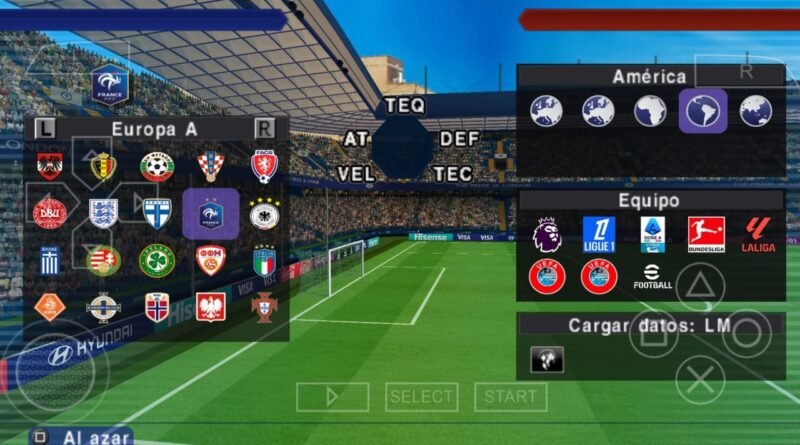Open the Ligue 1 teams
This screenshot has width=800, height=445.
(x=599, y=235)
